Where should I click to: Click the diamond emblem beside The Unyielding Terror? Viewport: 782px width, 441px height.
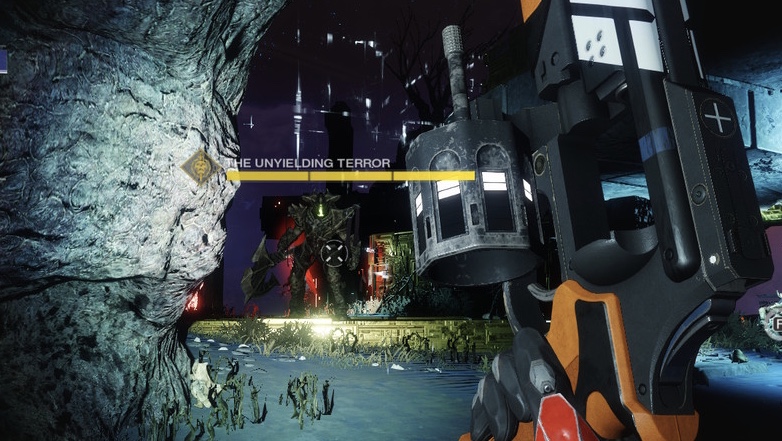click(x=202, y=168)
